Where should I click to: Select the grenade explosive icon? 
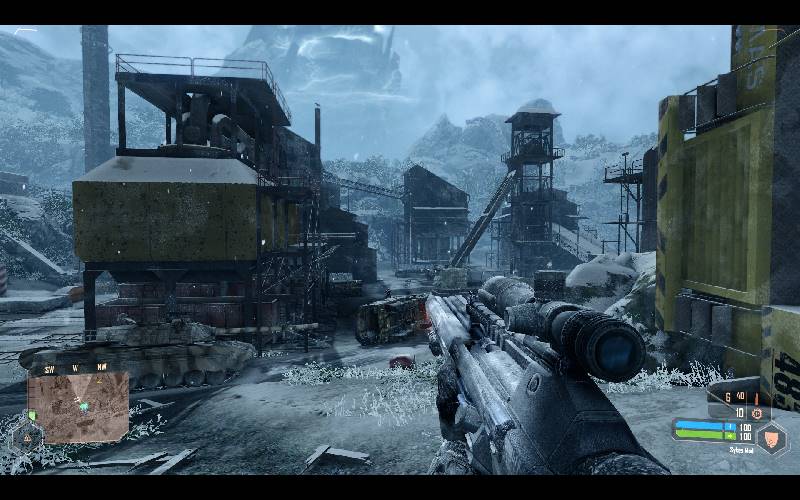click(x=756, y=412)
